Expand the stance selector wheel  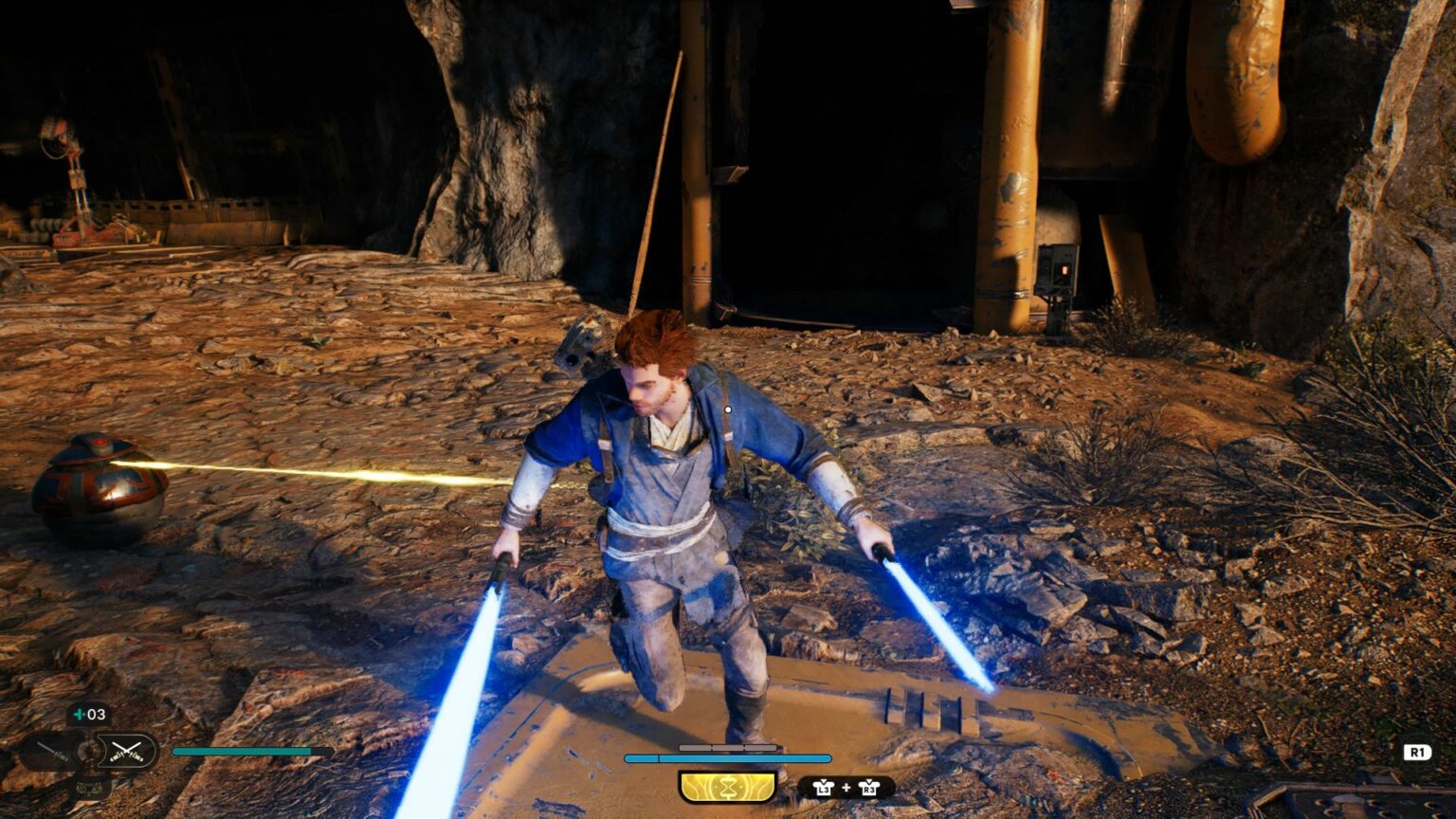(x=88, y=752)
